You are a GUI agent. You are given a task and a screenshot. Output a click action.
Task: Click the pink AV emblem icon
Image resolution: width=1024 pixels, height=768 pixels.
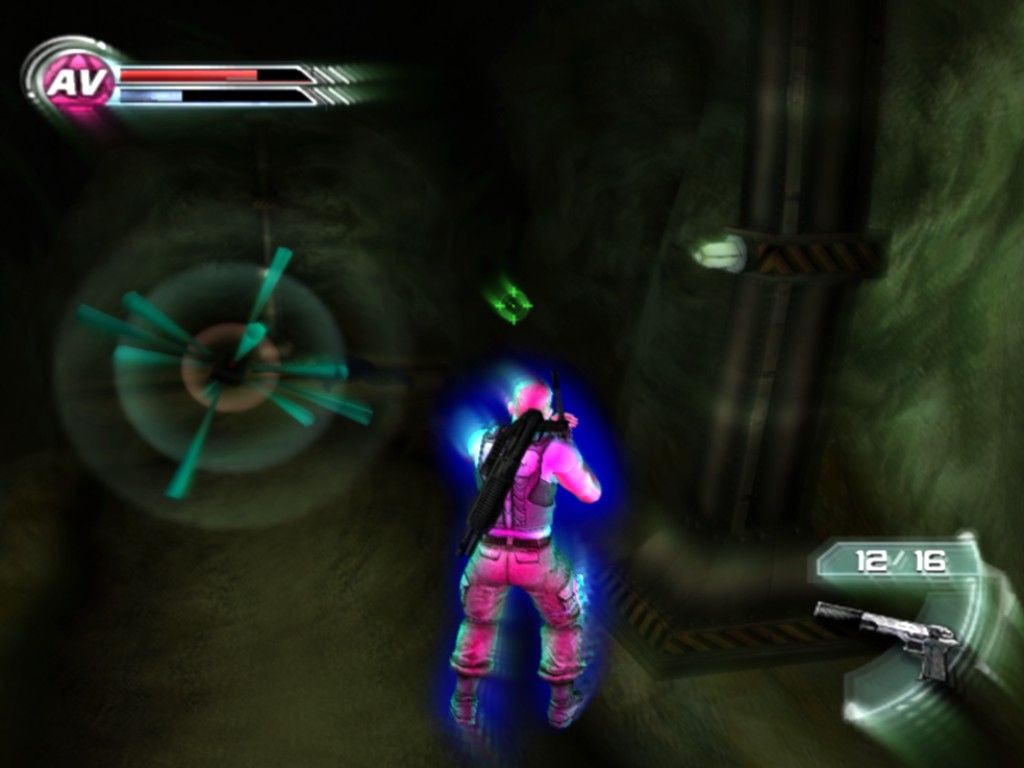coord(76,82)
